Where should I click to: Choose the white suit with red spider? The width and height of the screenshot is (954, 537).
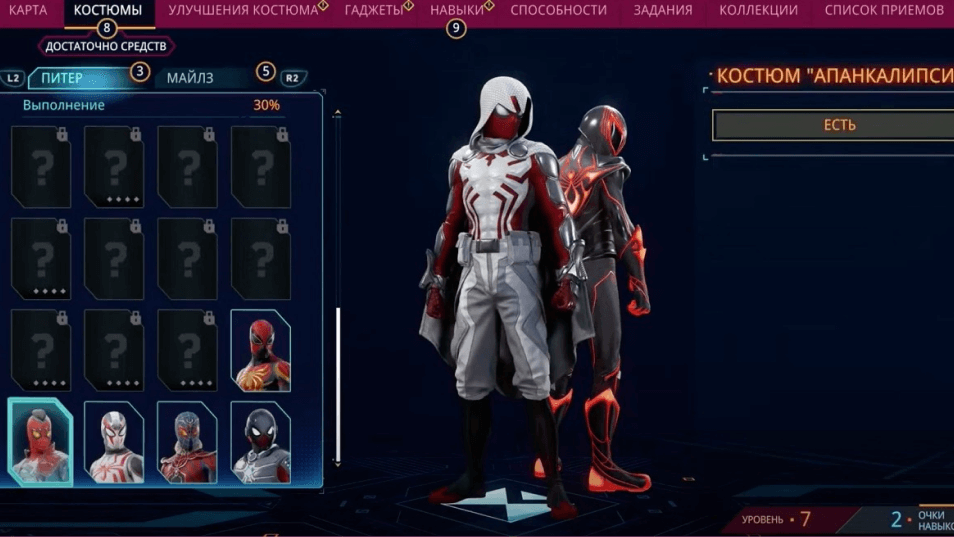click(114, 442)
